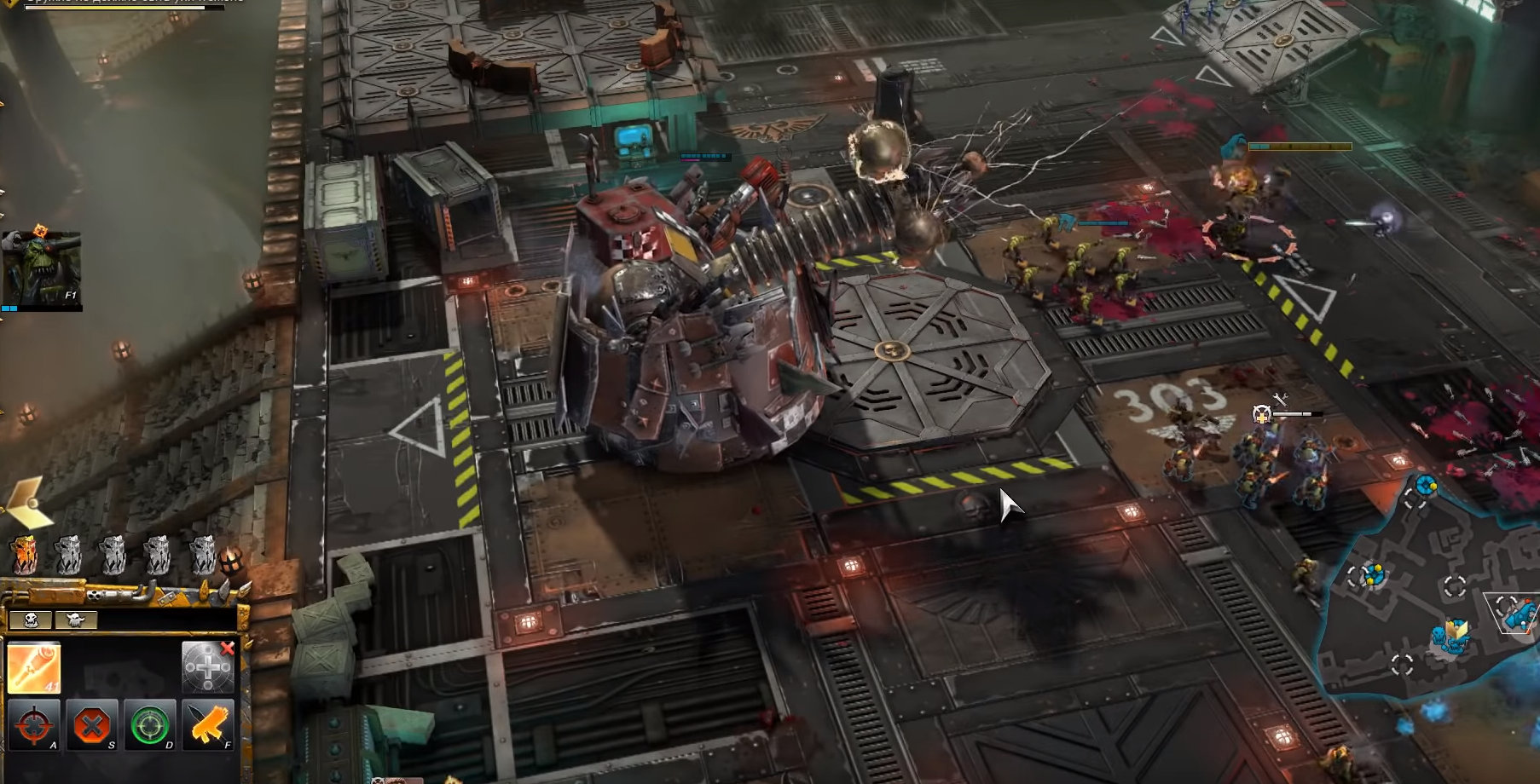Click the horned Ork head unit tab

[76, 620]
